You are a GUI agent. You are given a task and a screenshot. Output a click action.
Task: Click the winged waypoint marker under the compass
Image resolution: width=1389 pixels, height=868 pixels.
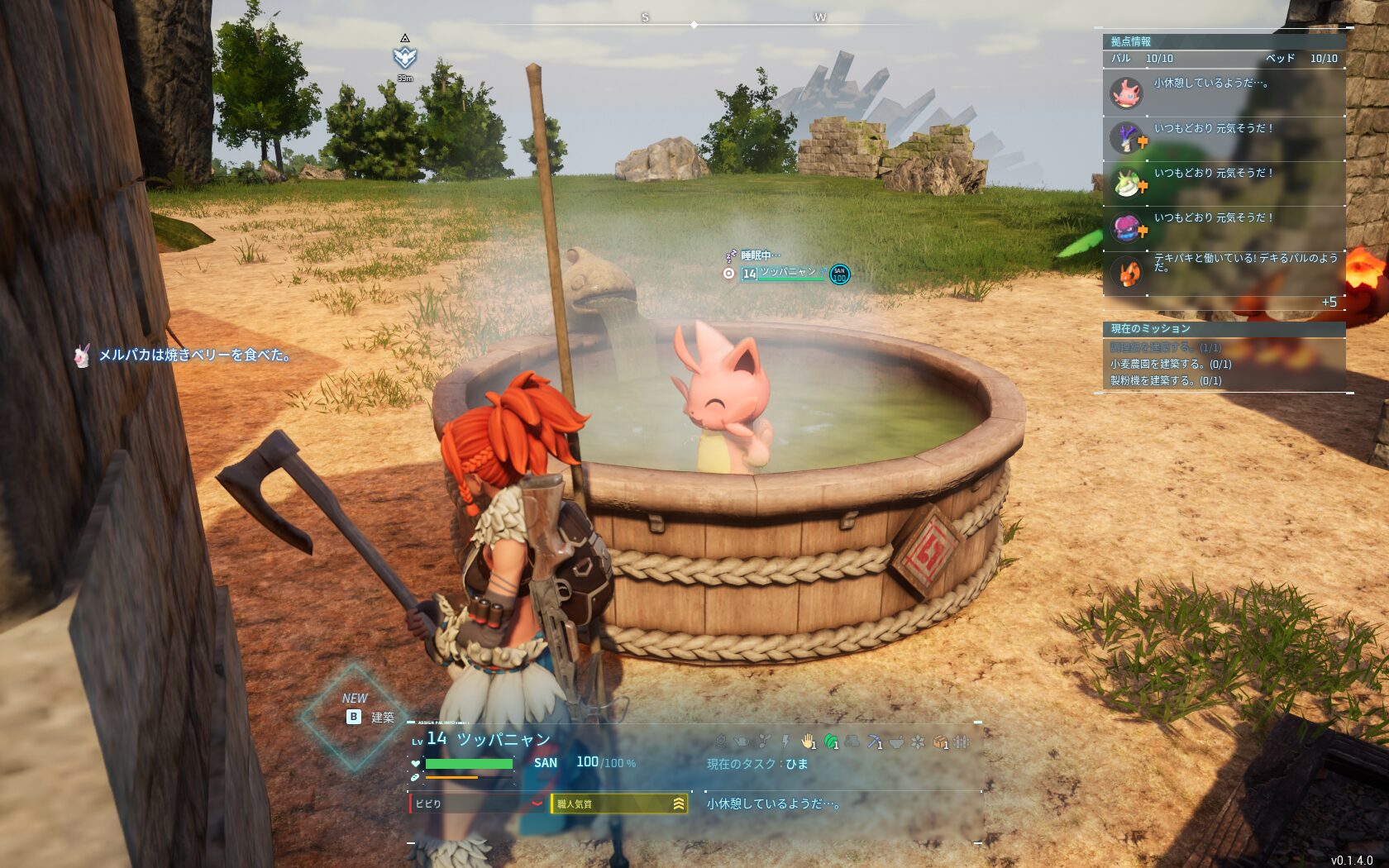[x=404, y=57]
